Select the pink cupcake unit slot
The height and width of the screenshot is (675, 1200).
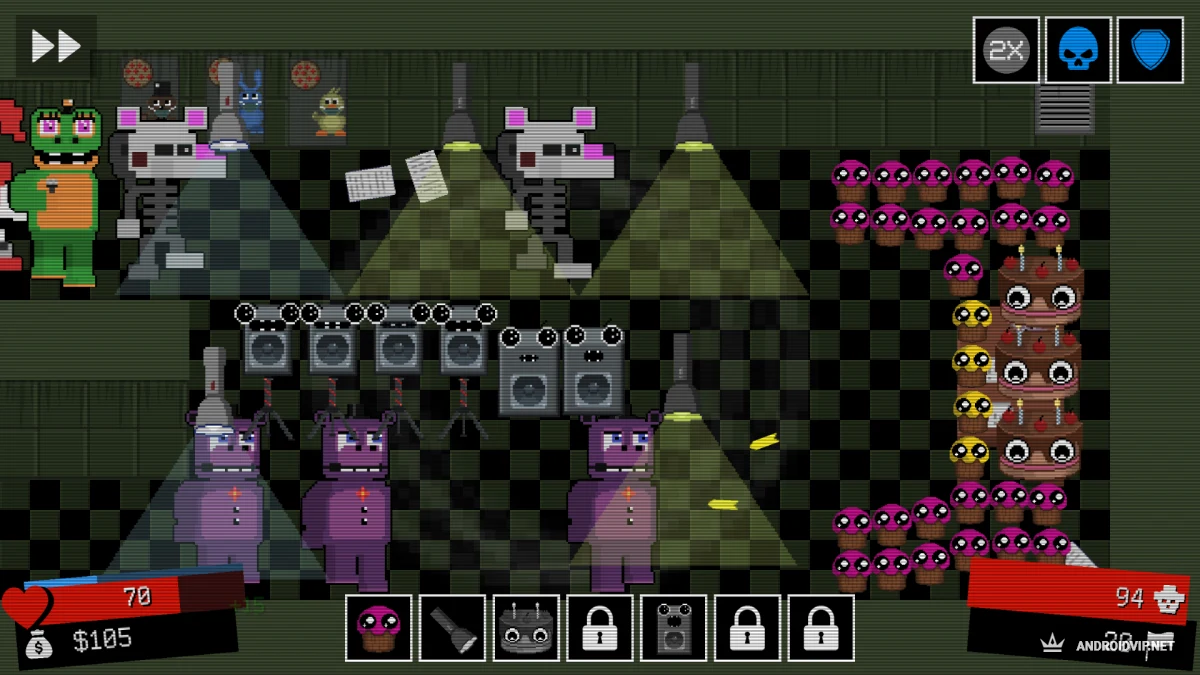pos(379,628)
